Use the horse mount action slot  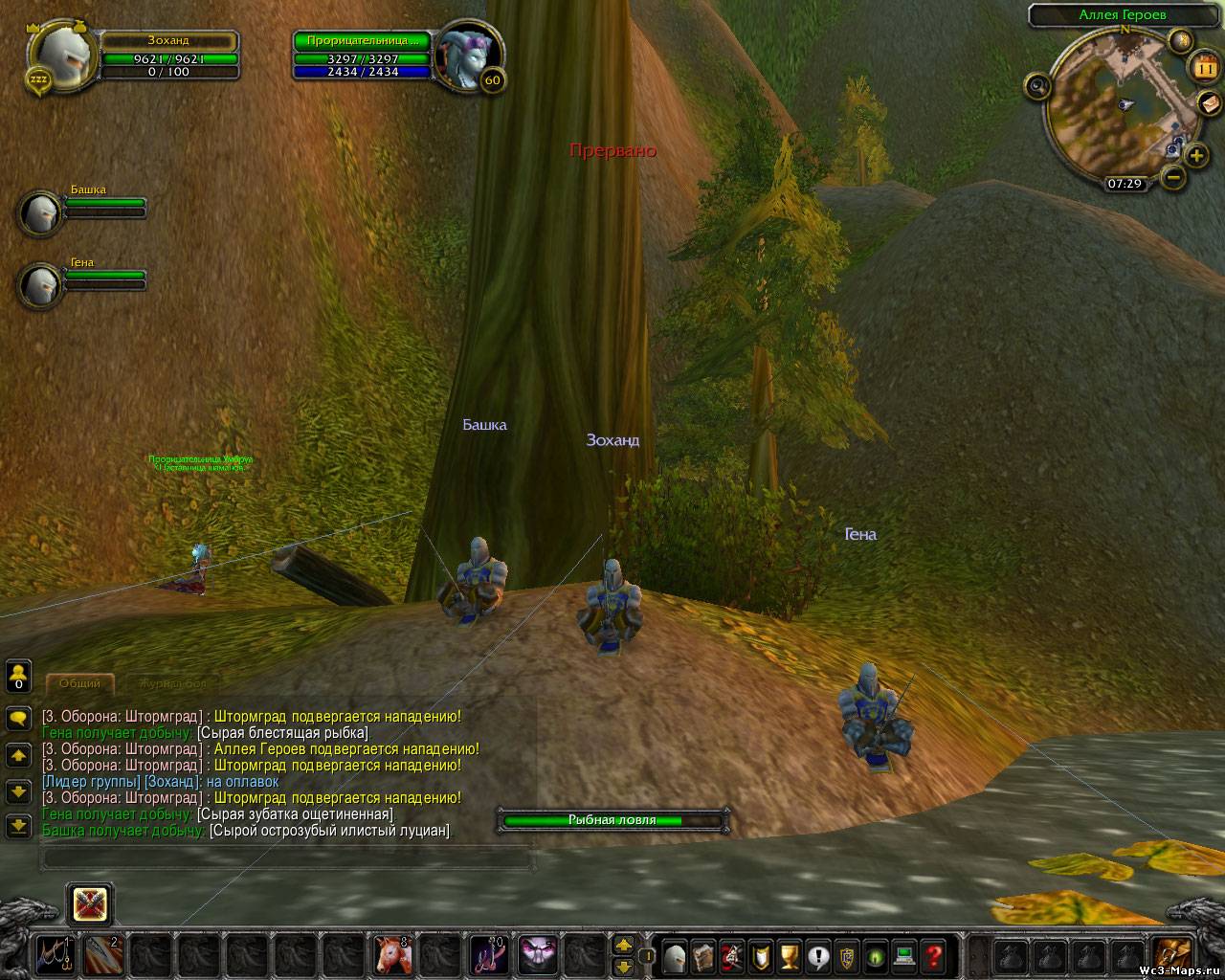pyautogui.click(x=391, y=954)
